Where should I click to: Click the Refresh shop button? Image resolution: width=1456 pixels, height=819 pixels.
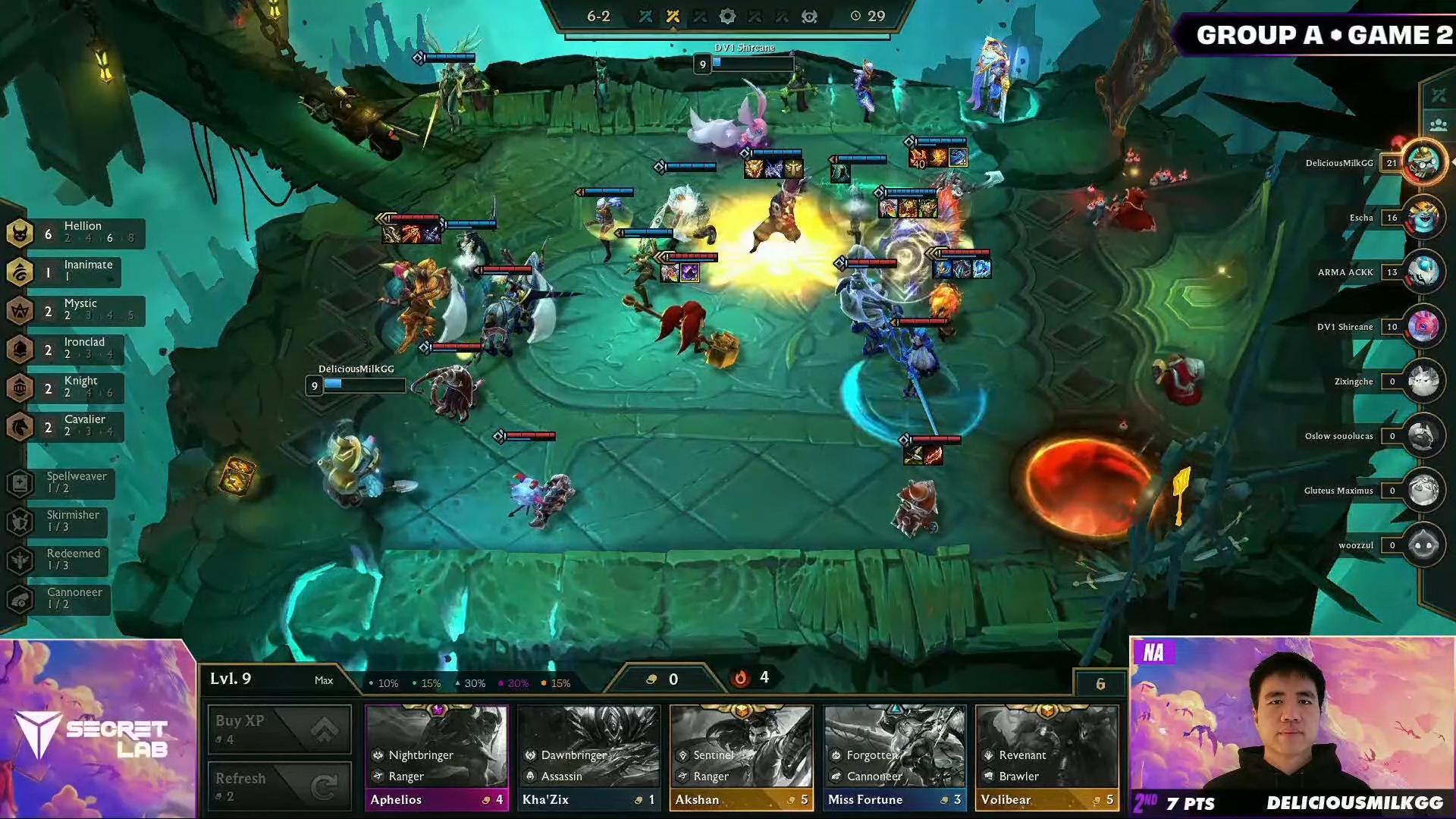279,786
